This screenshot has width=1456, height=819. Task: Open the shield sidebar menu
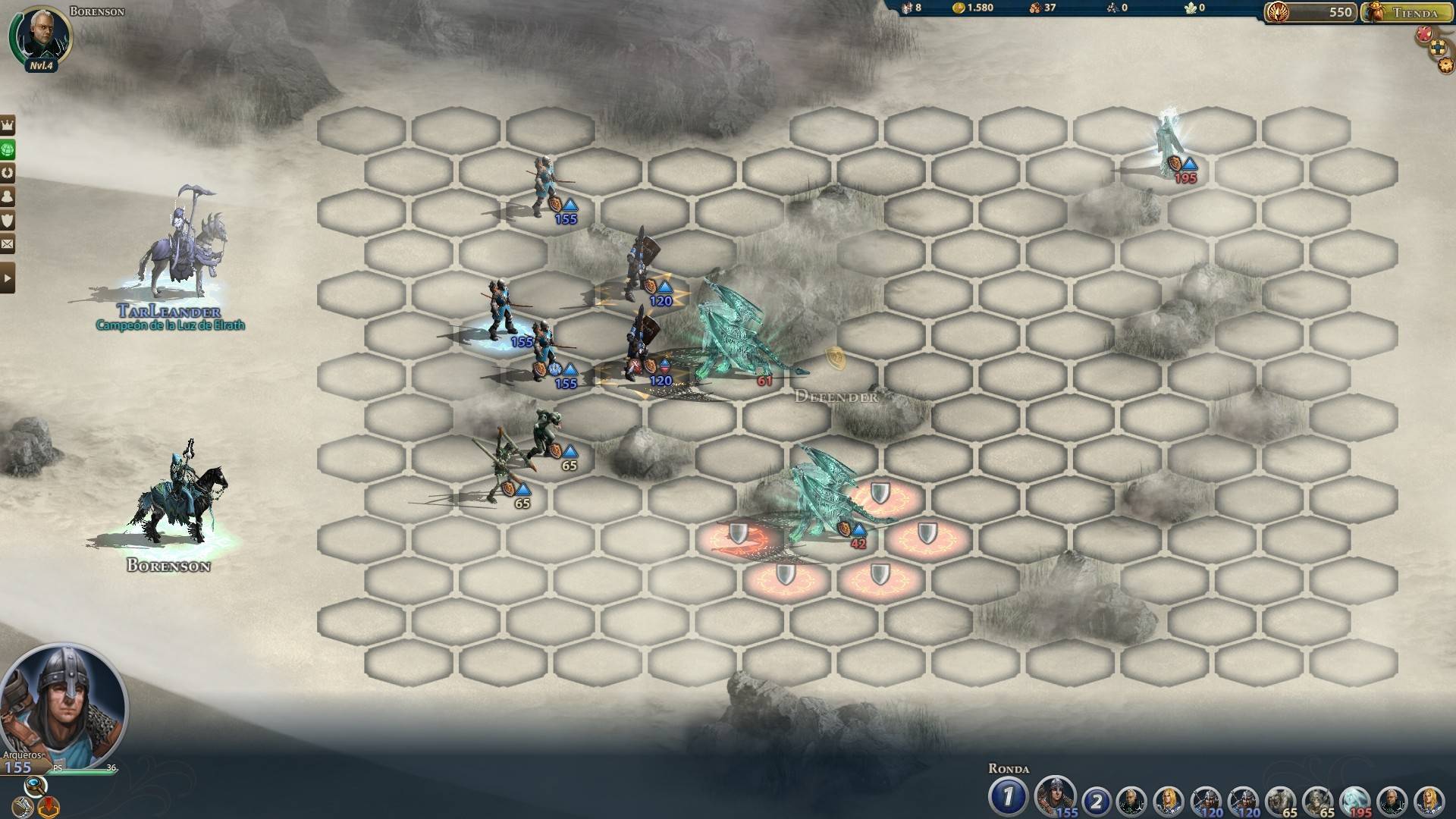coord(8,220)
